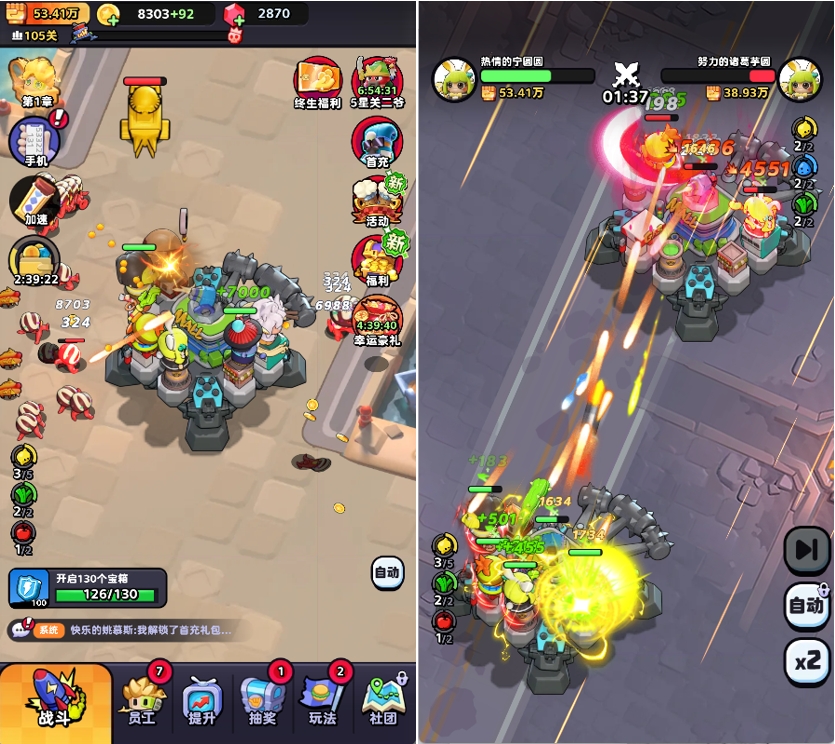Click the gold coin plus button
The height and width of the screenshot is (744, 835).
[110, 14]
